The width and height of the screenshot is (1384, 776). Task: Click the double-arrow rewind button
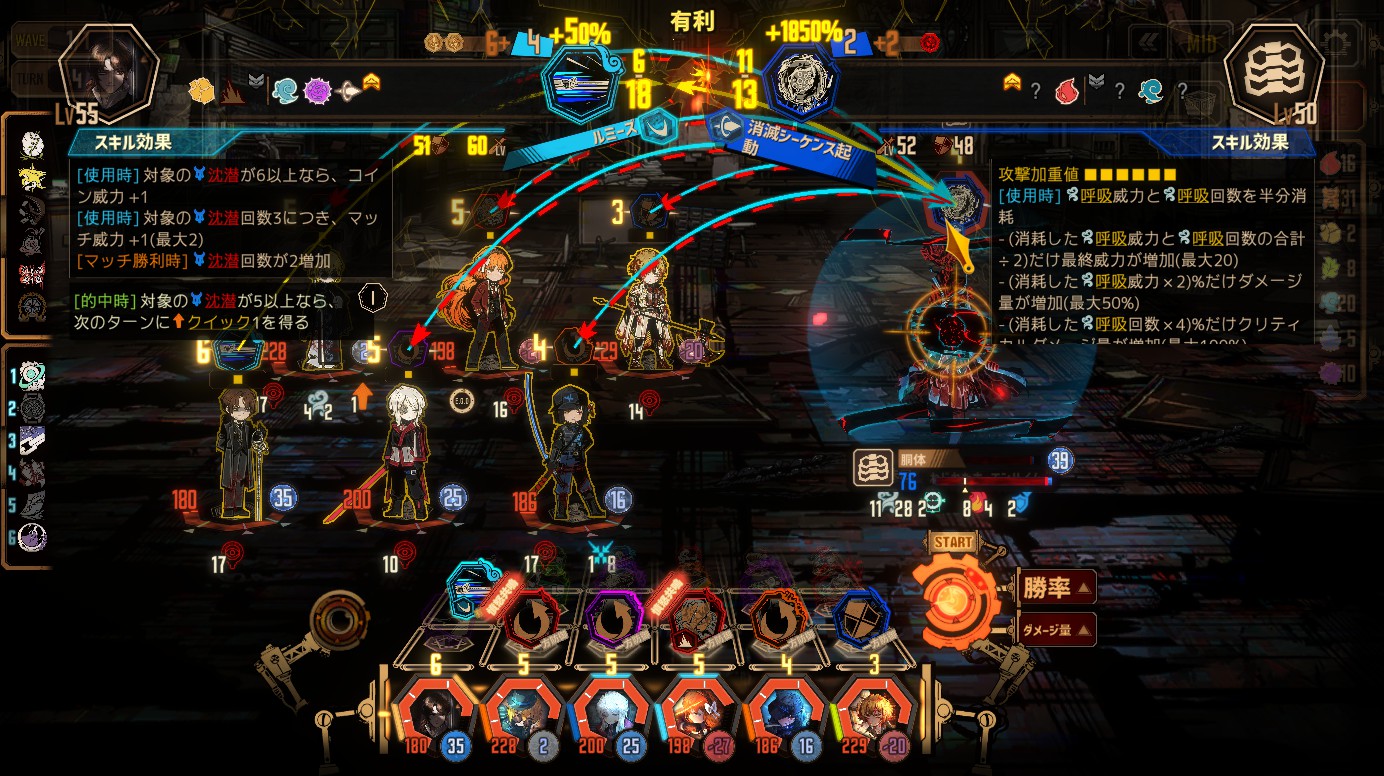click(x=1147, y=43)
